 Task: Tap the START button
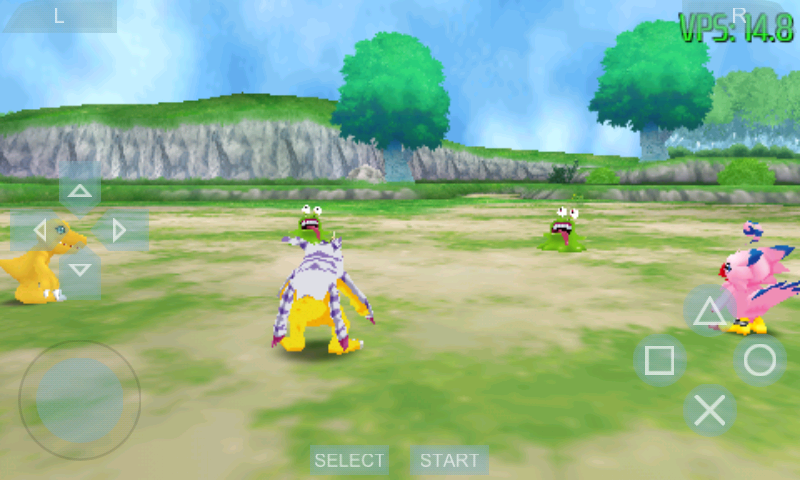coord(449,460)
